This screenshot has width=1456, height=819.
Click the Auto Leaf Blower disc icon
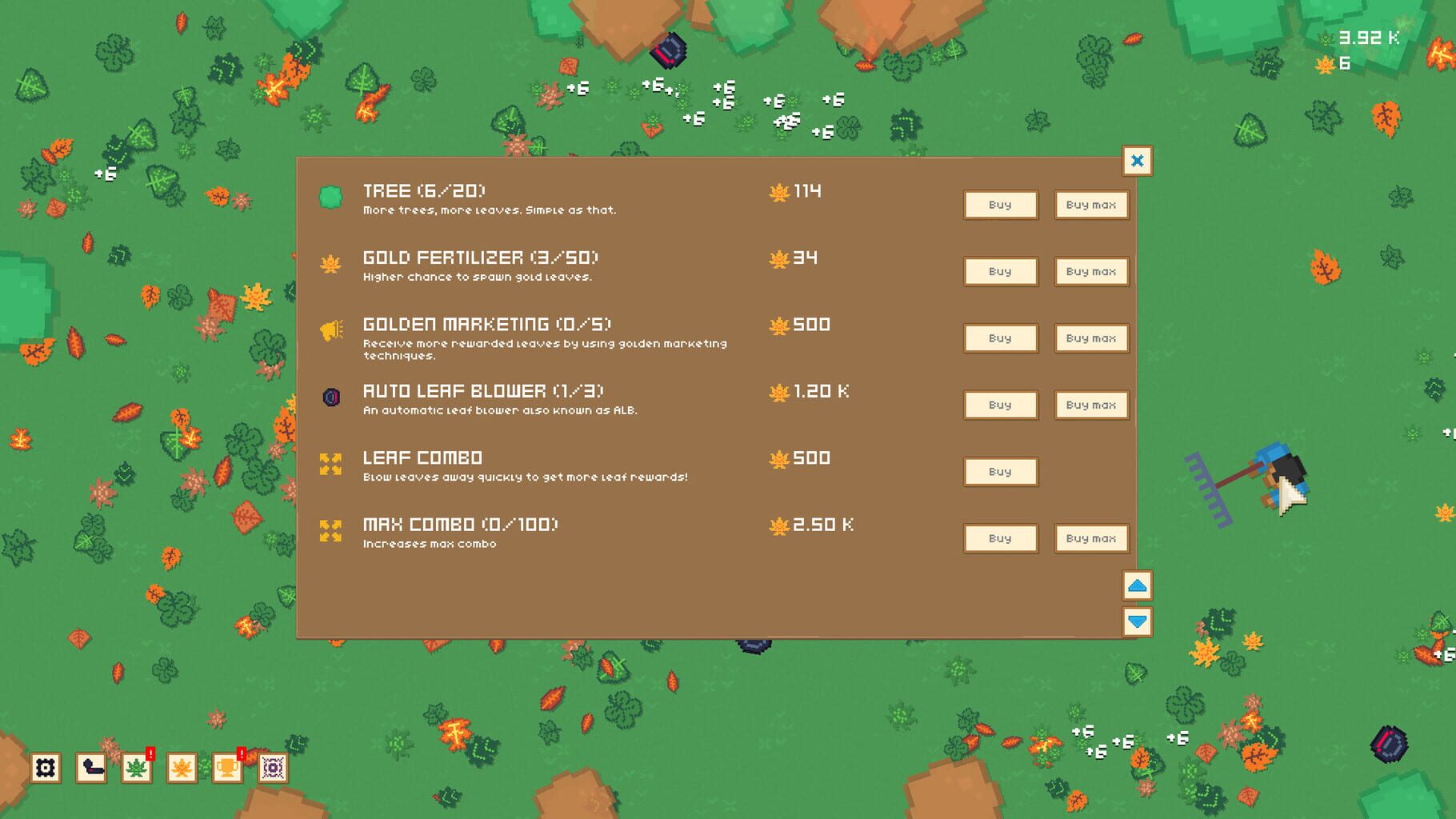point(330,395)
